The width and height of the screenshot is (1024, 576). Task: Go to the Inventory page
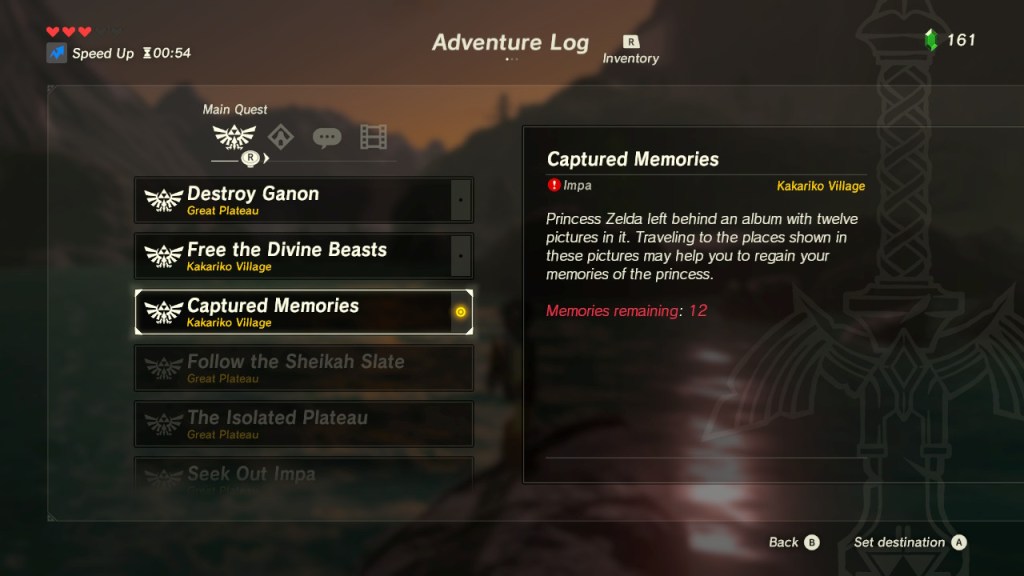coord(631,49)
